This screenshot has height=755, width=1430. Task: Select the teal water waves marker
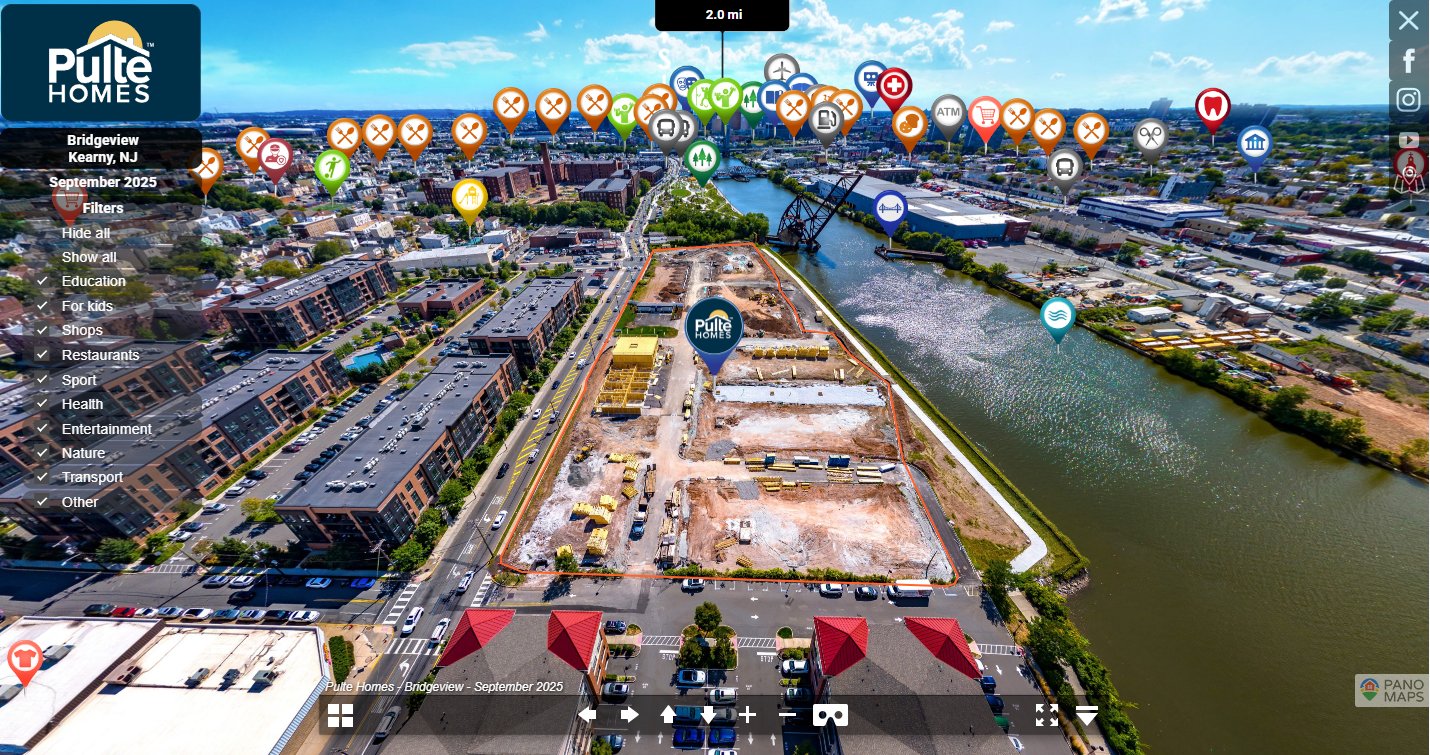point(1057,315)
